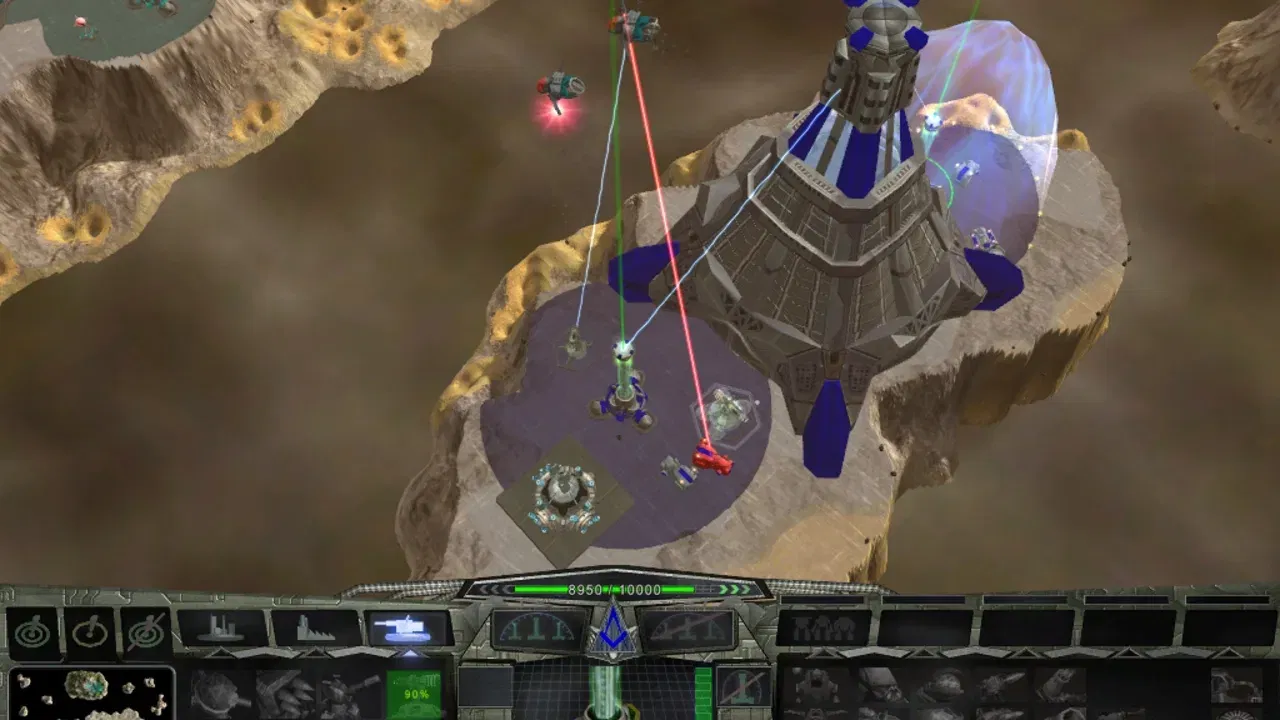Expand the chevron under the factory tab
This screenshot has width=1280, height=720.
pyautogui.click(x=315, y=652)
